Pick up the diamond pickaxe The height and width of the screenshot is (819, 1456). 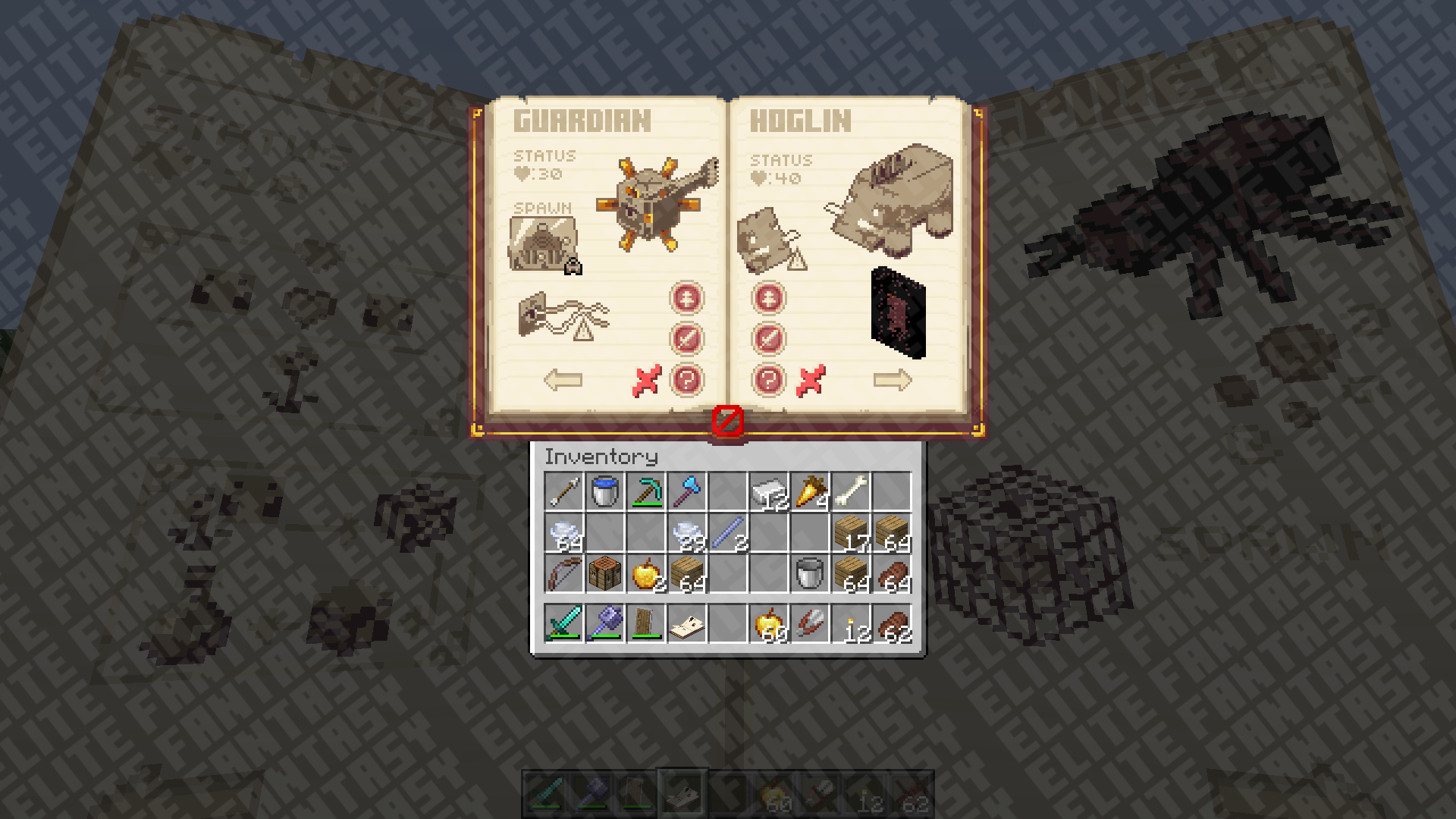(646, 491)
